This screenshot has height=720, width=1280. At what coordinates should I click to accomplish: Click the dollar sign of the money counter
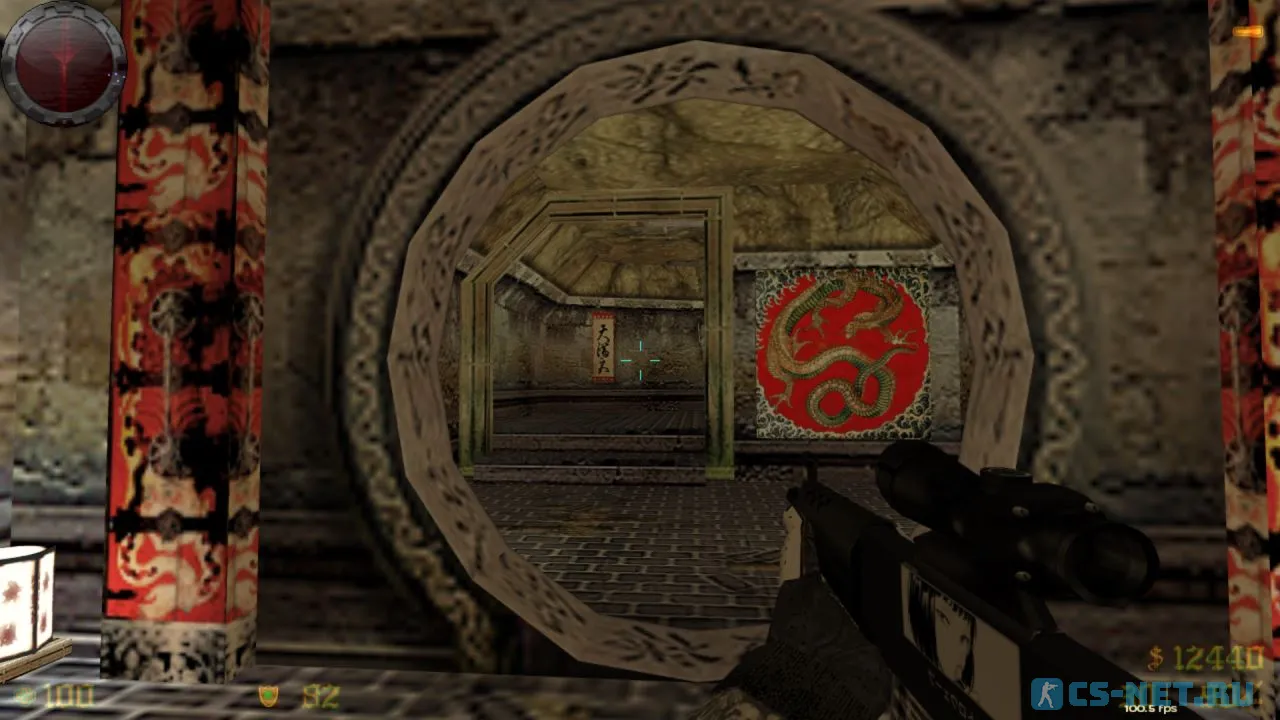[1154, 659]
